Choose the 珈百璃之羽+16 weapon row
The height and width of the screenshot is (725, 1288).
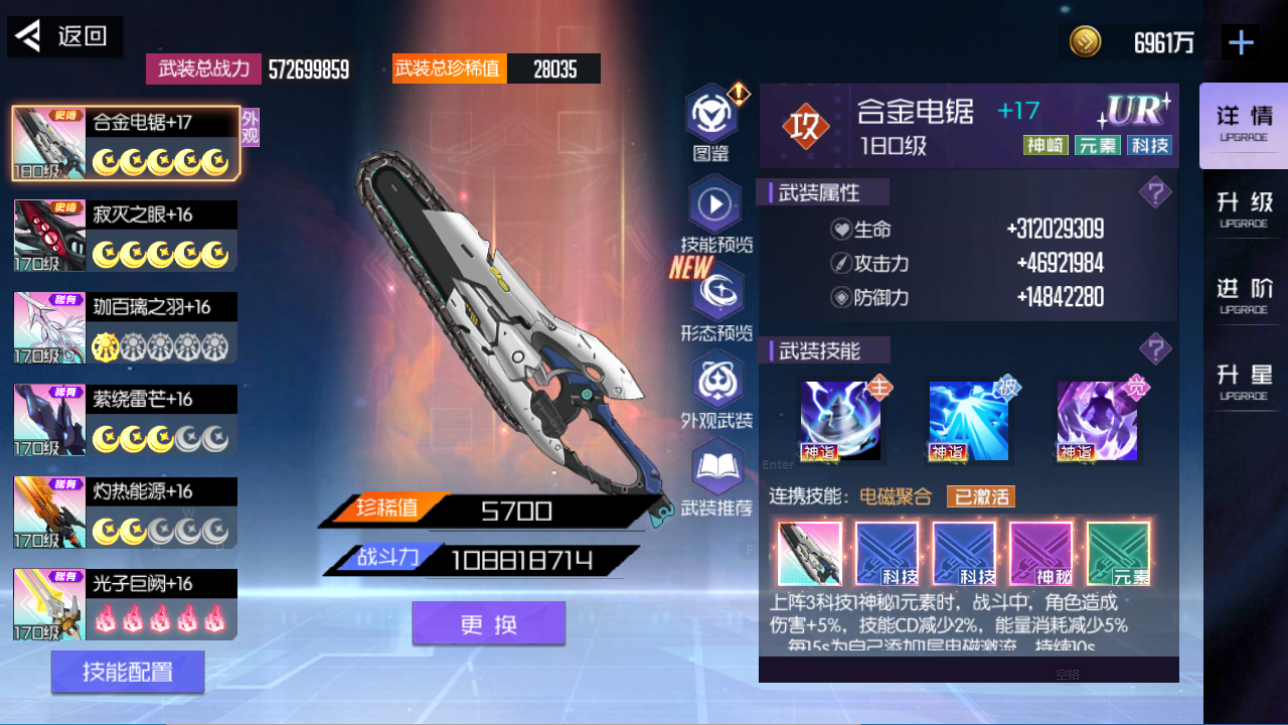click(126, 328)
